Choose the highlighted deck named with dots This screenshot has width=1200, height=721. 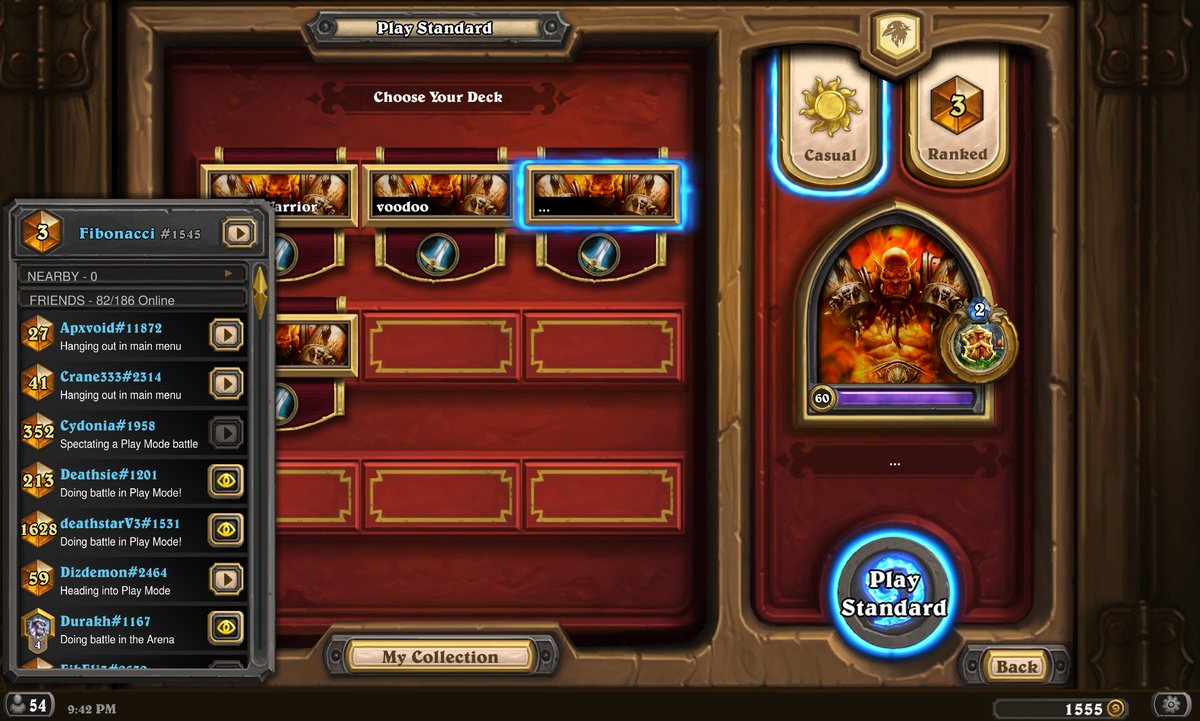tap(601, 194)
